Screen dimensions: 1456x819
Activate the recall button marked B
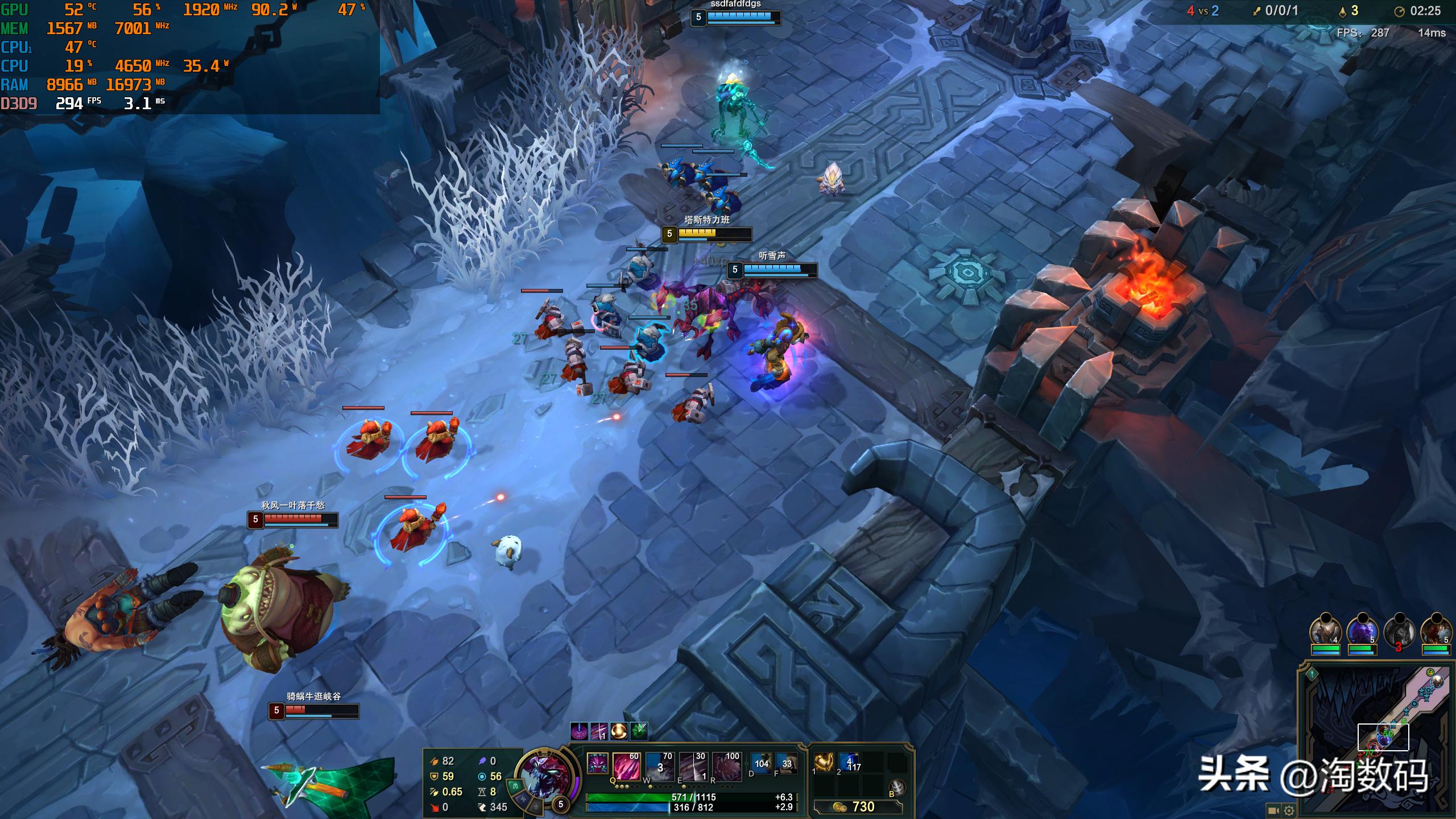tap(897, 787)
